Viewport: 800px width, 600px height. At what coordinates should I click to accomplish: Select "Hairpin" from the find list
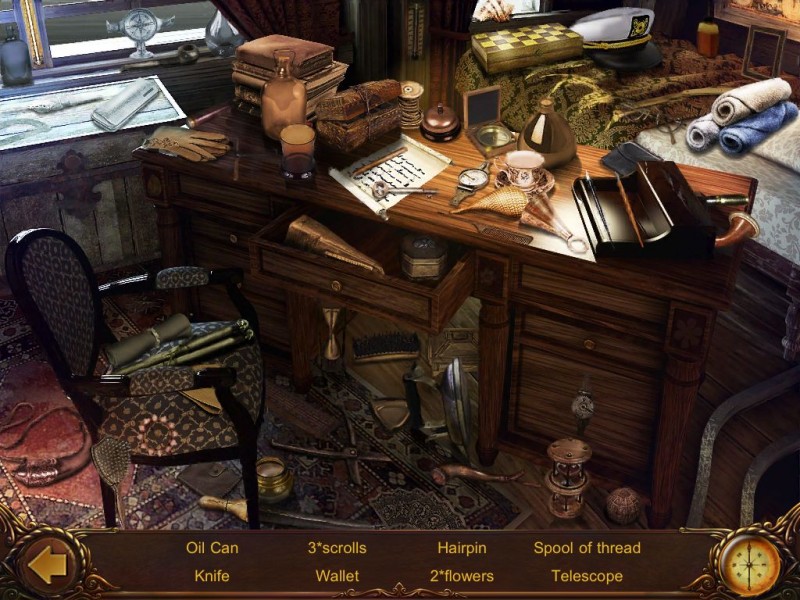coord(461,548)
